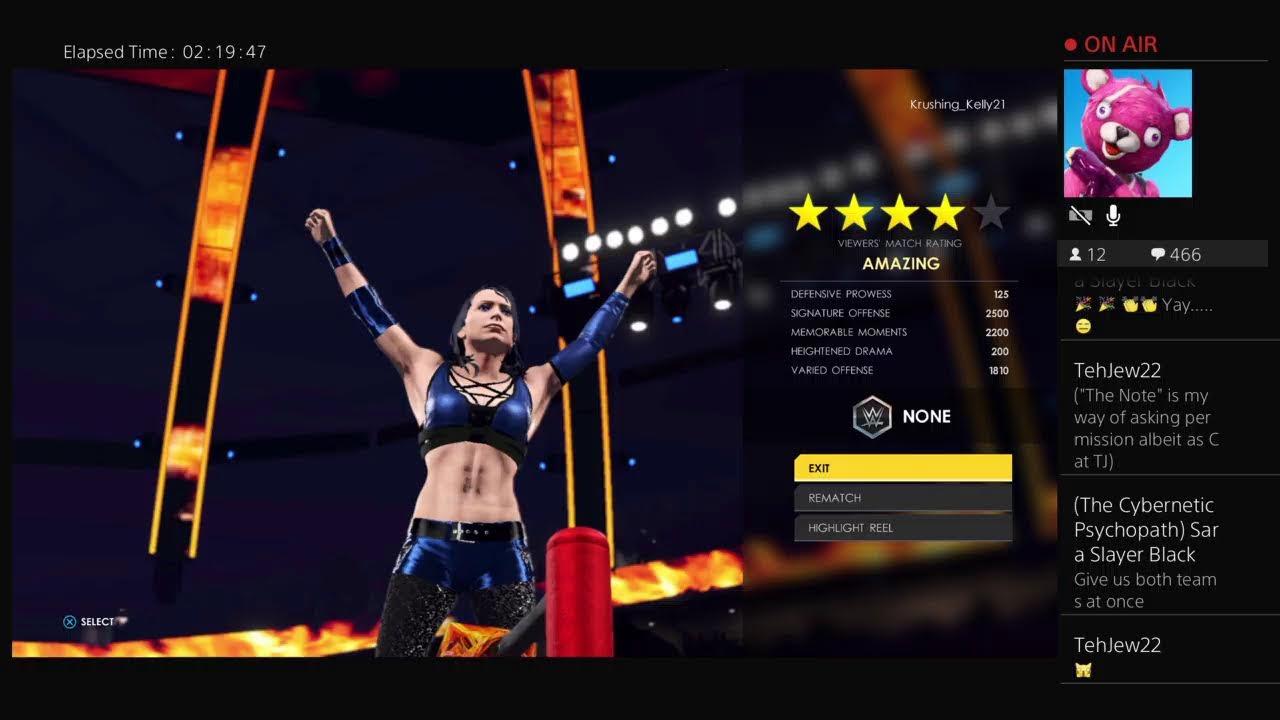Toggle the crossed-out camera icon
The image size is (1280, 720).
coord(1079,215)
